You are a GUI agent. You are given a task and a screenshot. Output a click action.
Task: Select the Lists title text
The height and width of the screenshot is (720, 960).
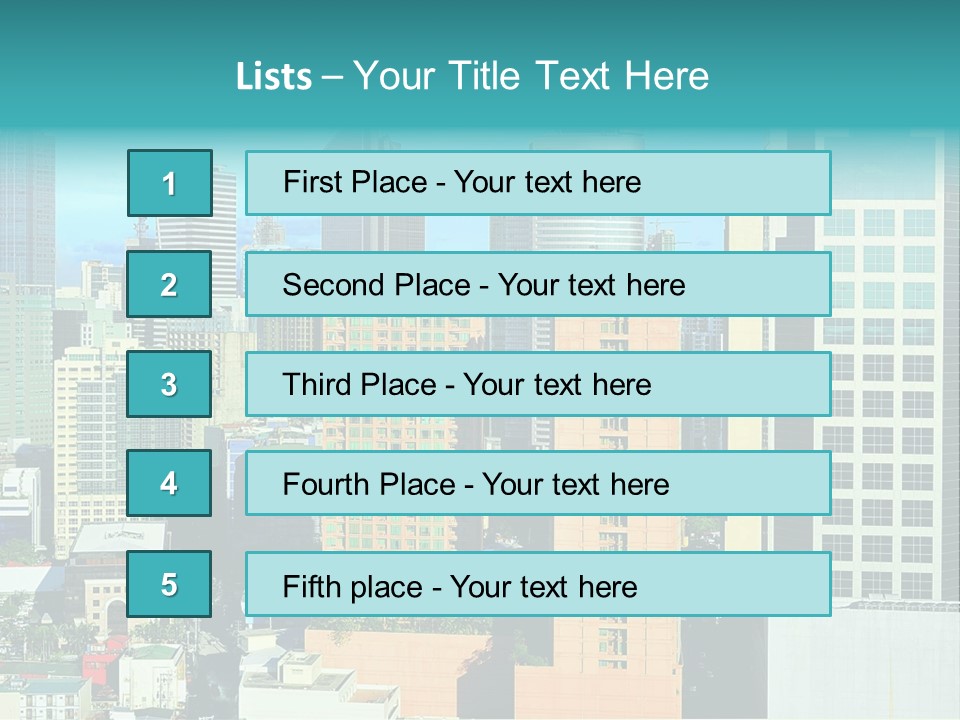(472, 76)
